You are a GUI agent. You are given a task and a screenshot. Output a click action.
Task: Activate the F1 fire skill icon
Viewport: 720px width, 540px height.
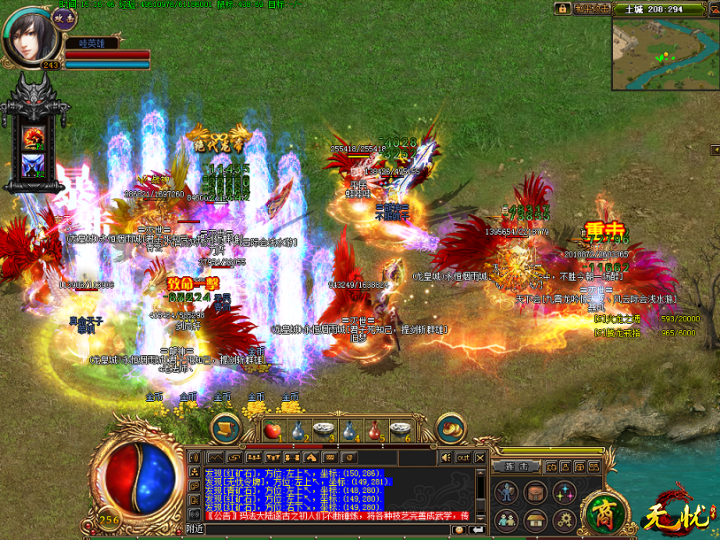34,136
